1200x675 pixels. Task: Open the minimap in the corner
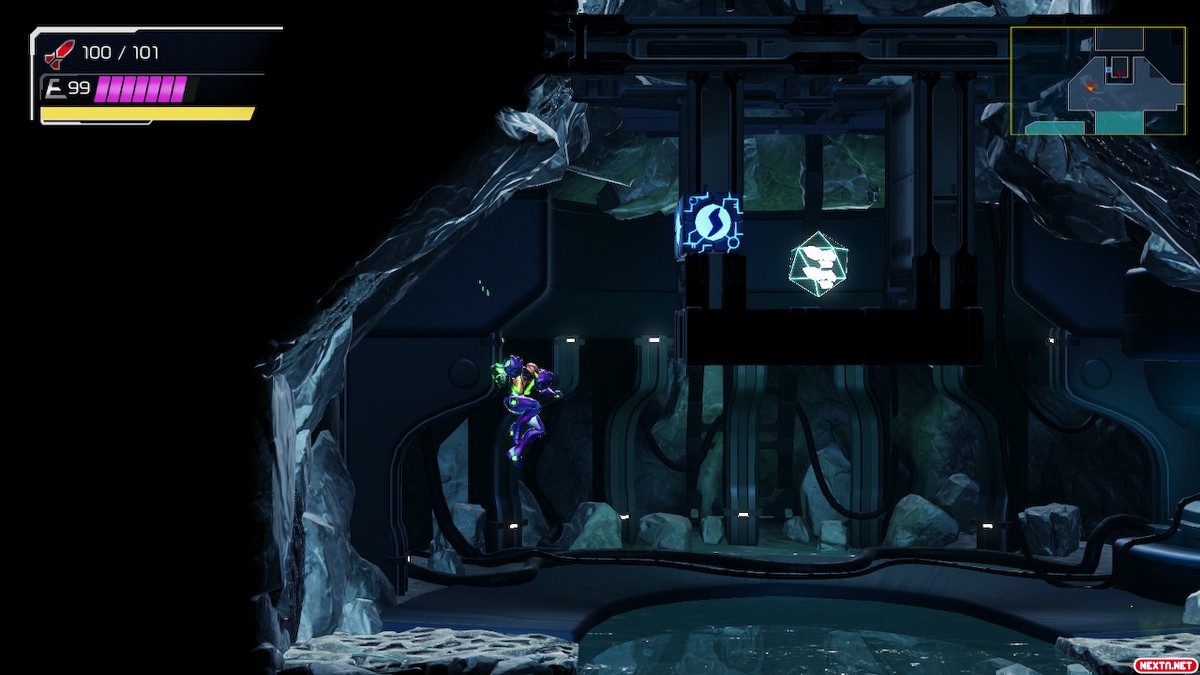coord(1096,81)
